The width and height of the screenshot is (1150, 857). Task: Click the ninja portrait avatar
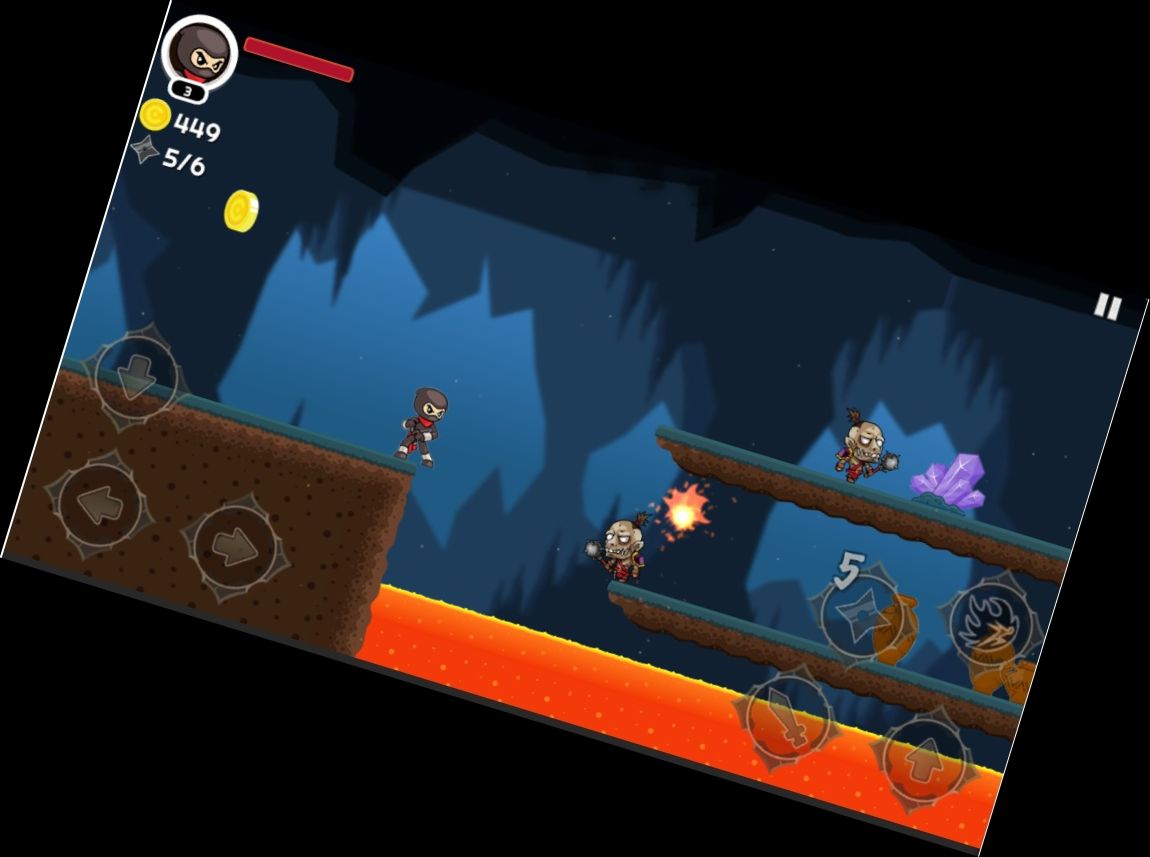tap(199, 52)
